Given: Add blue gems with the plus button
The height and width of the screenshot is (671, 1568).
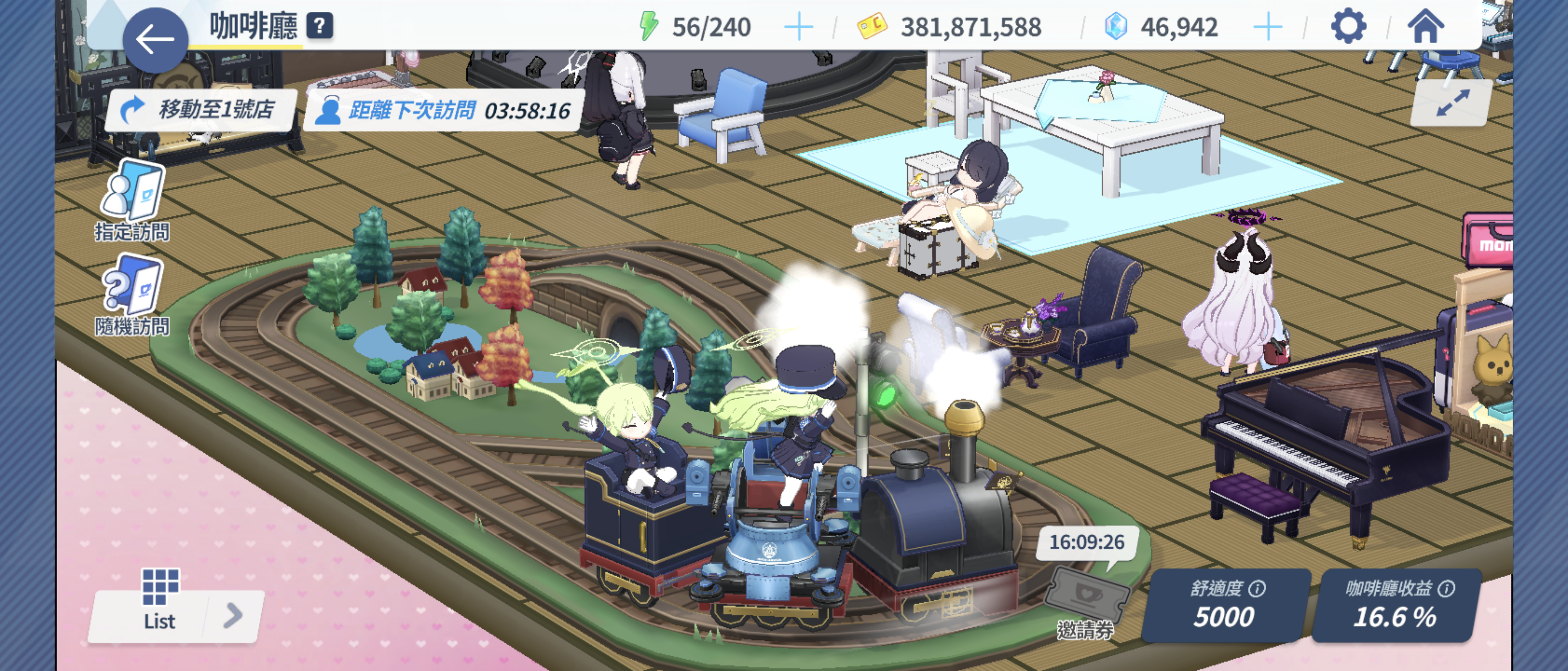Looking at the screenshot, I should click(x=1268, y=27).
